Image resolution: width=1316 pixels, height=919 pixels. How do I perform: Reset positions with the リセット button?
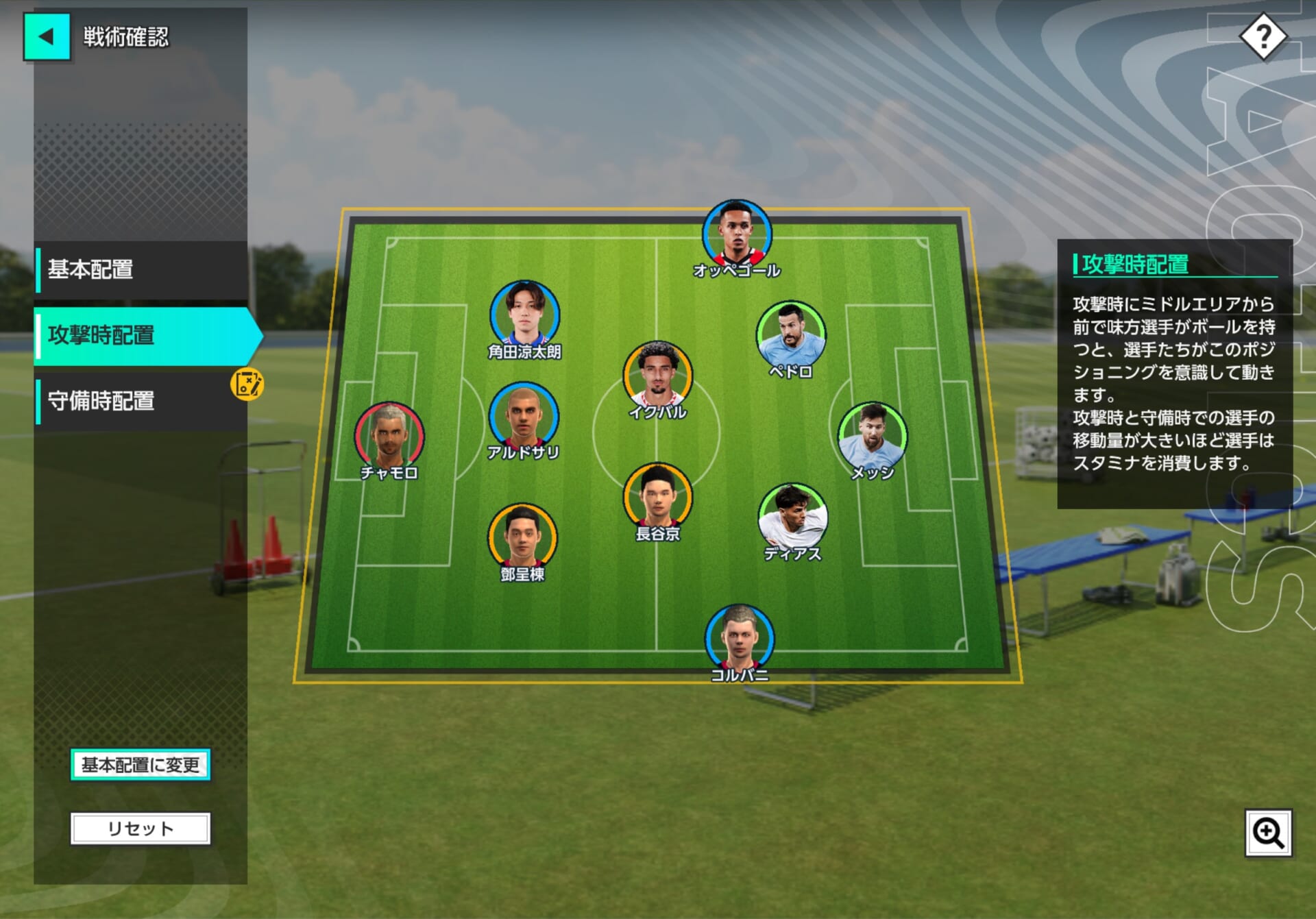141,829
